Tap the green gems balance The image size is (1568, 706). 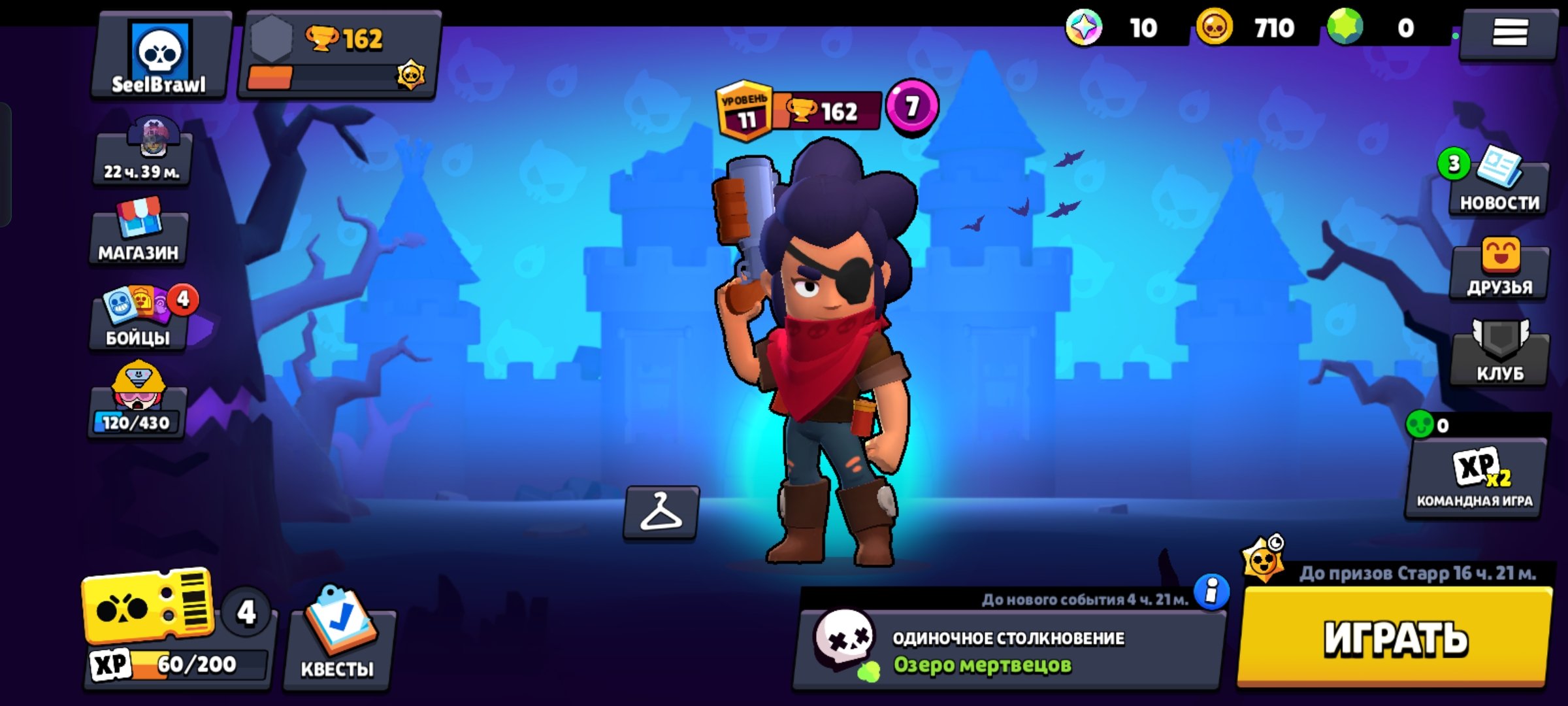[1379, 29]
